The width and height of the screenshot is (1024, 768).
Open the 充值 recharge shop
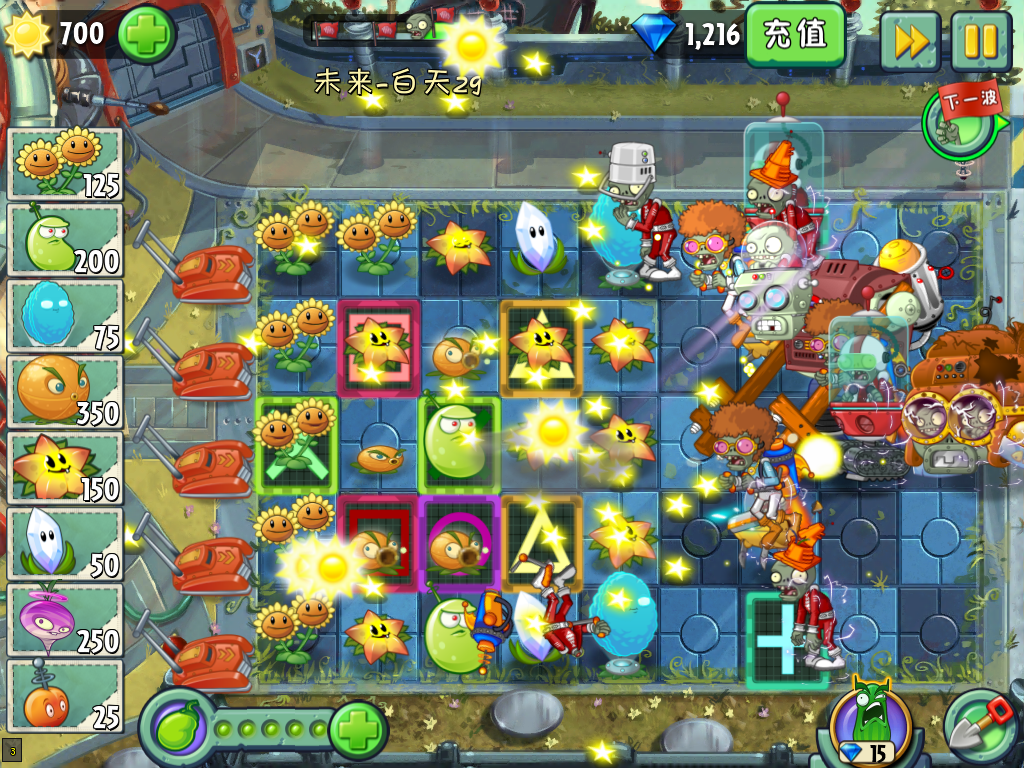[x=796, y=35]
